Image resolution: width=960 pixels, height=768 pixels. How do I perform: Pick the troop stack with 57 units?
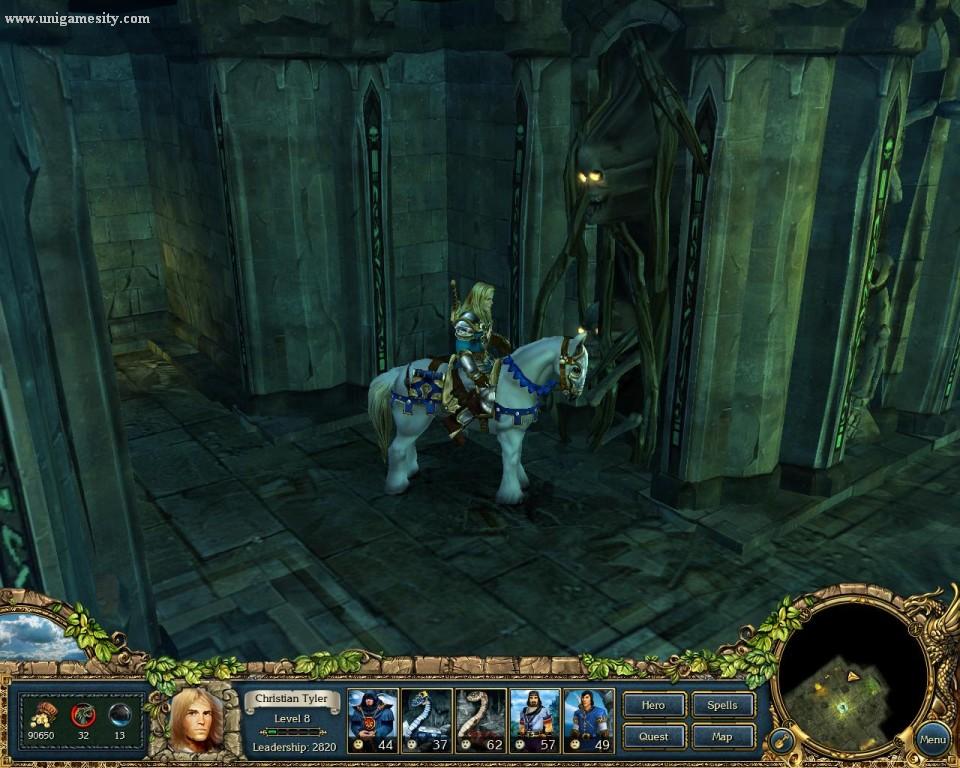point(534,719)
